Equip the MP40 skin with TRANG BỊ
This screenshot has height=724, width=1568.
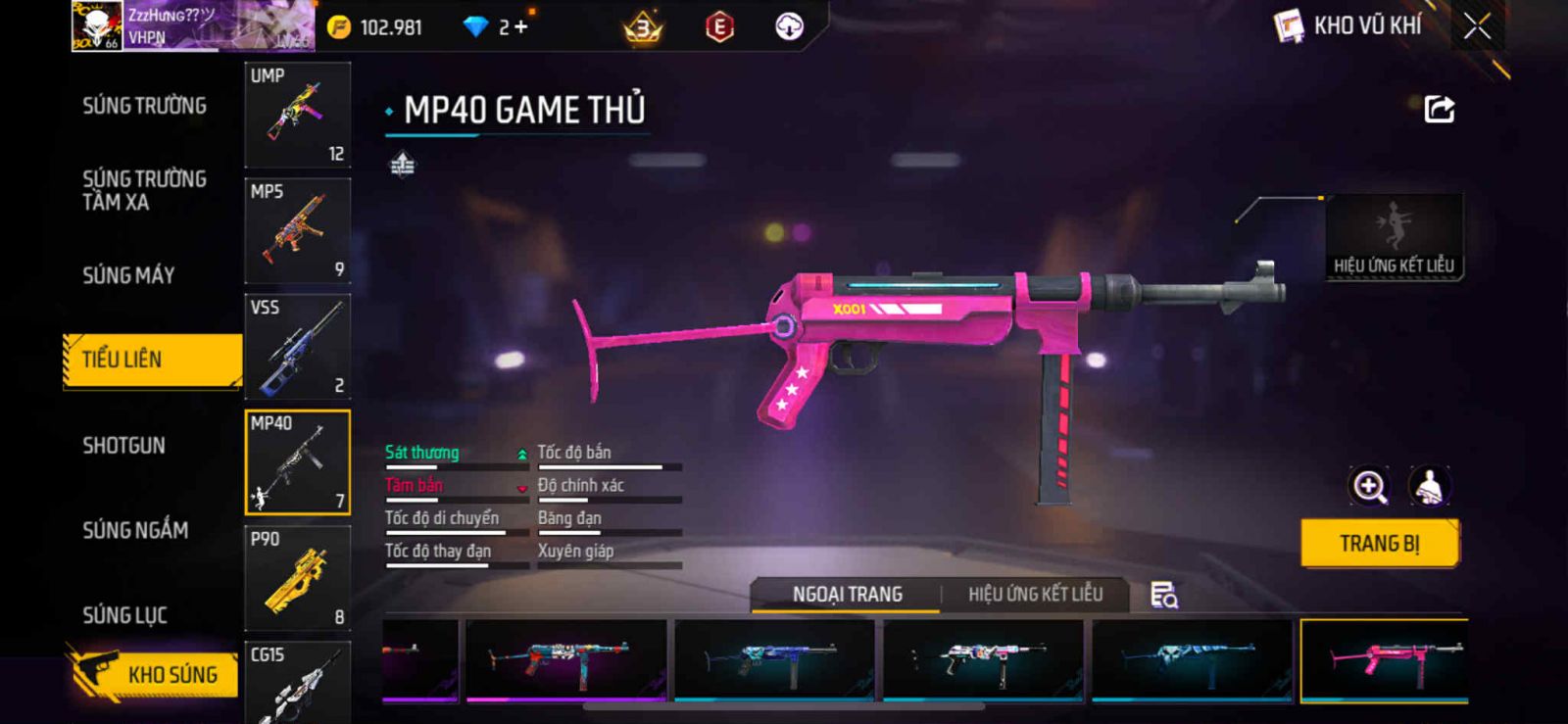coord(1379,543)
